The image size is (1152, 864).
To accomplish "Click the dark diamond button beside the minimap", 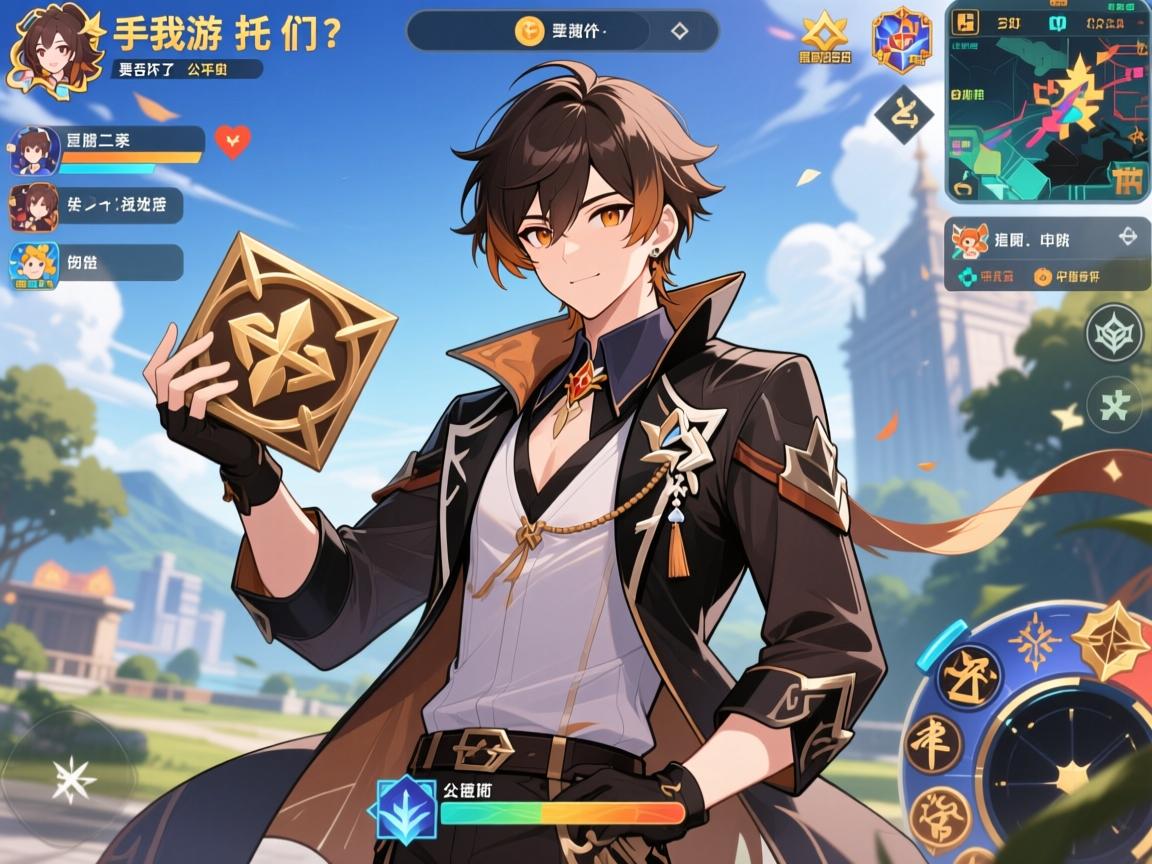I will click(x=904, y=113).
